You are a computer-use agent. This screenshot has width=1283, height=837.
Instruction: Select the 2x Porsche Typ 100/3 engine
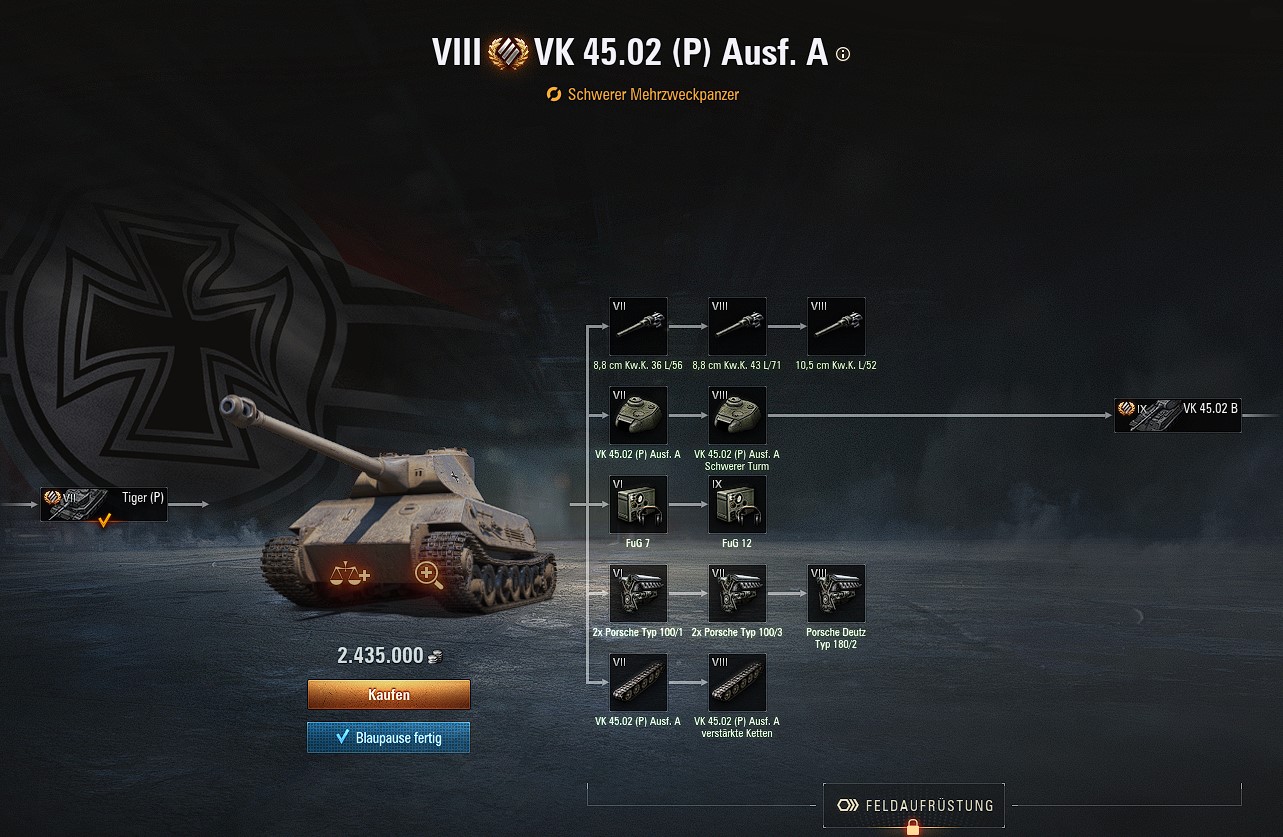[x=737, y=592]
